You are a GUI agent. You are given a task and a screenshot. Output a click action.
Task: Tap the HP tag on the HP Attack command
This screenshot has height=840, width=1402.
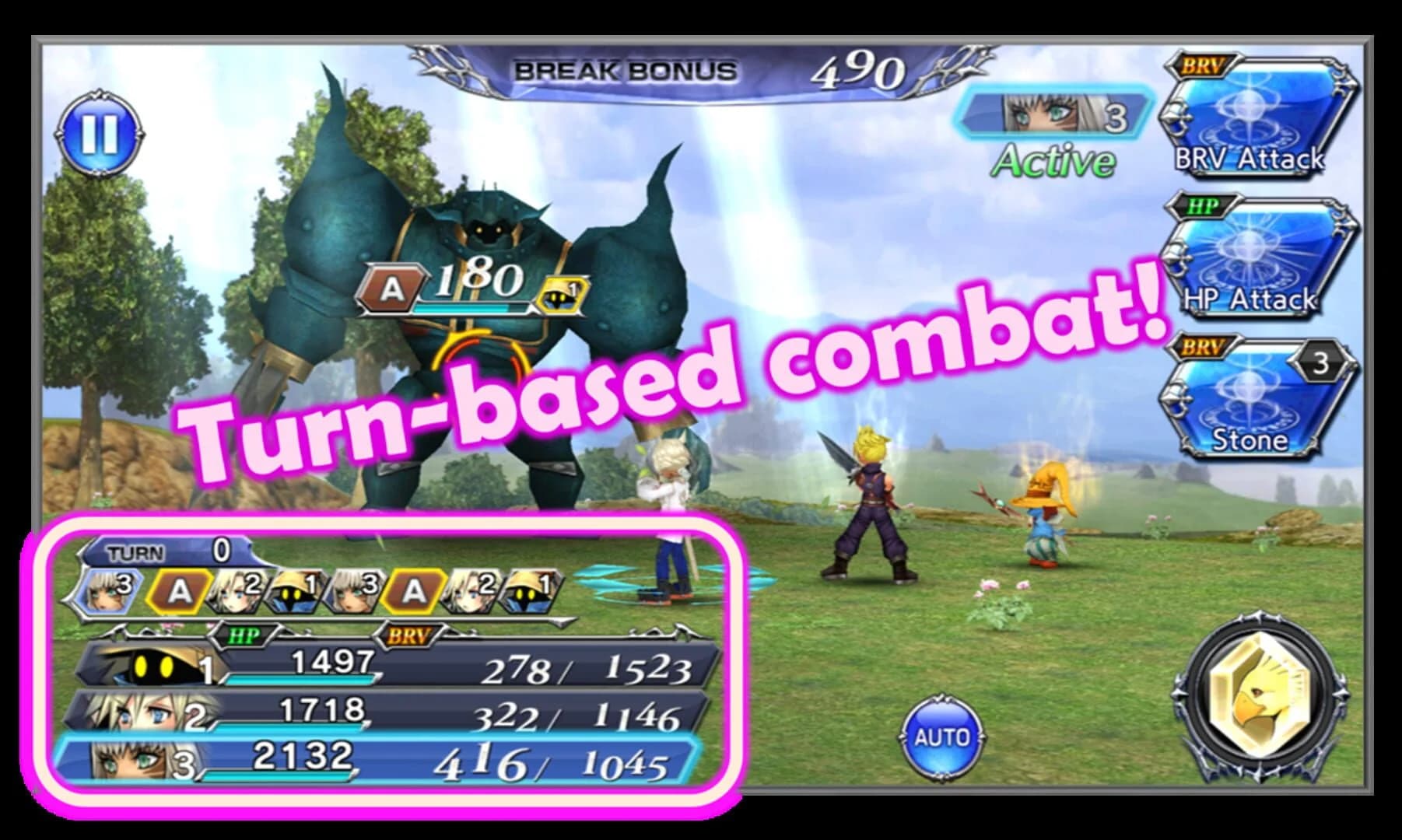point(1200,205)
